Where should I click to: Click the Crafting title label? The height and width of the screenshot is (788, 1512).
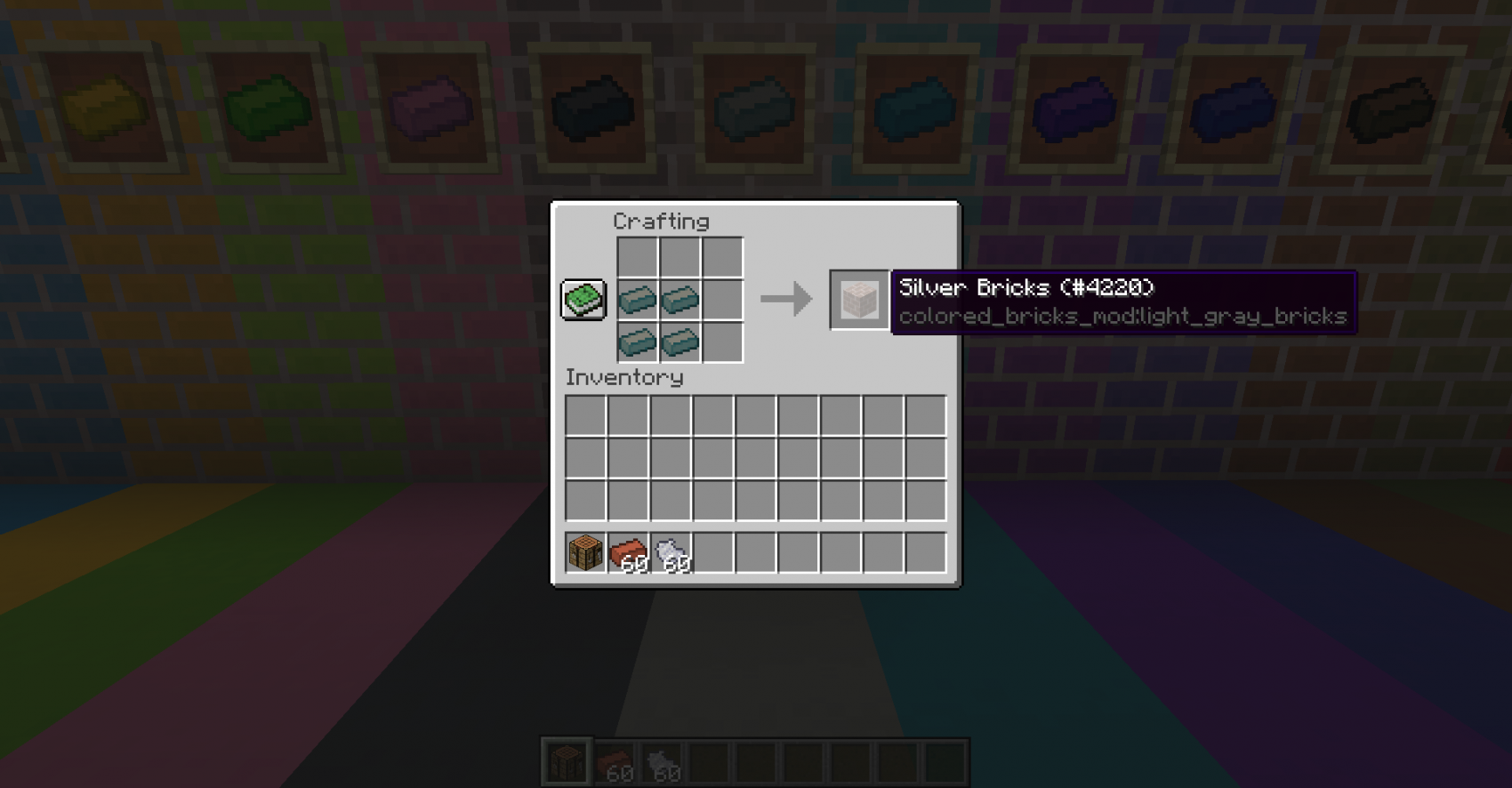[663, 221]
